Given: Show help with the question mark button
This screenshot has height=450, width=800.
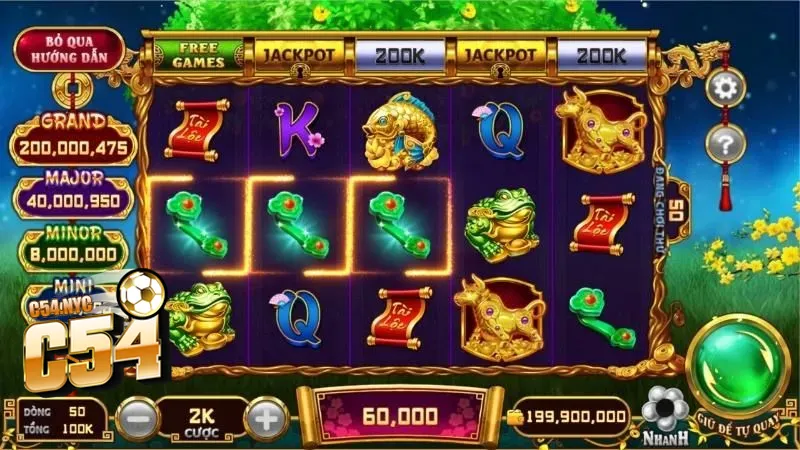Looking at the screenshot, I should click(725, 144).
